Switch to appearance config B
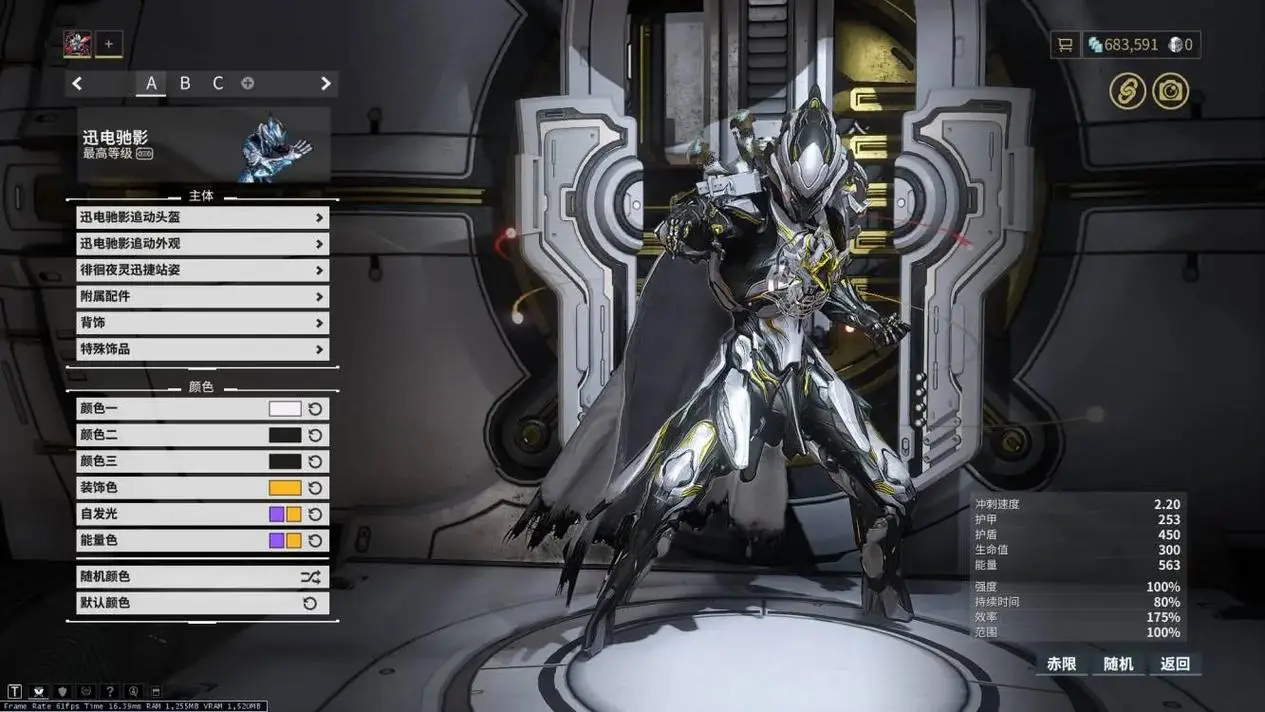Screen dimensions: 1265x712 coord(185,83)
